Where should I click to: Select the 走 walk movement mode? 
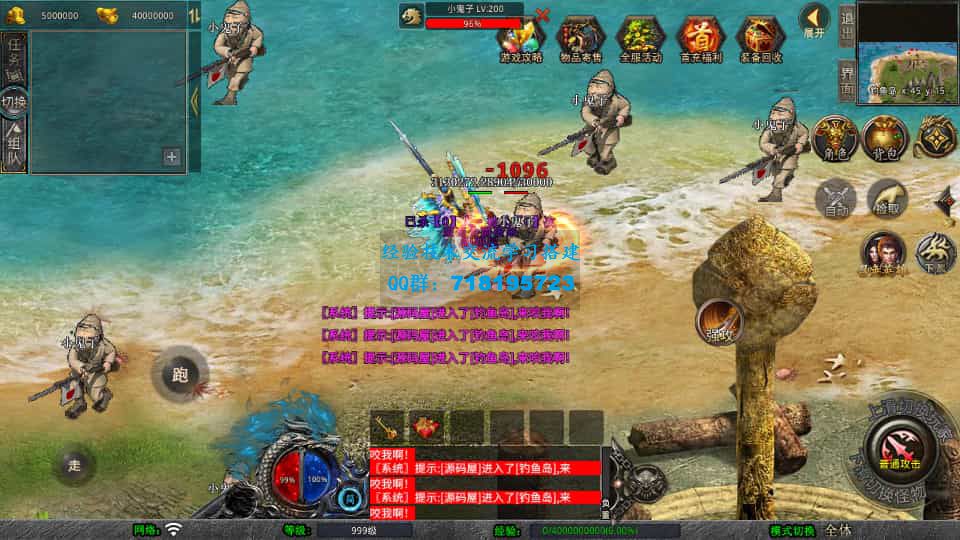[75, 465]
